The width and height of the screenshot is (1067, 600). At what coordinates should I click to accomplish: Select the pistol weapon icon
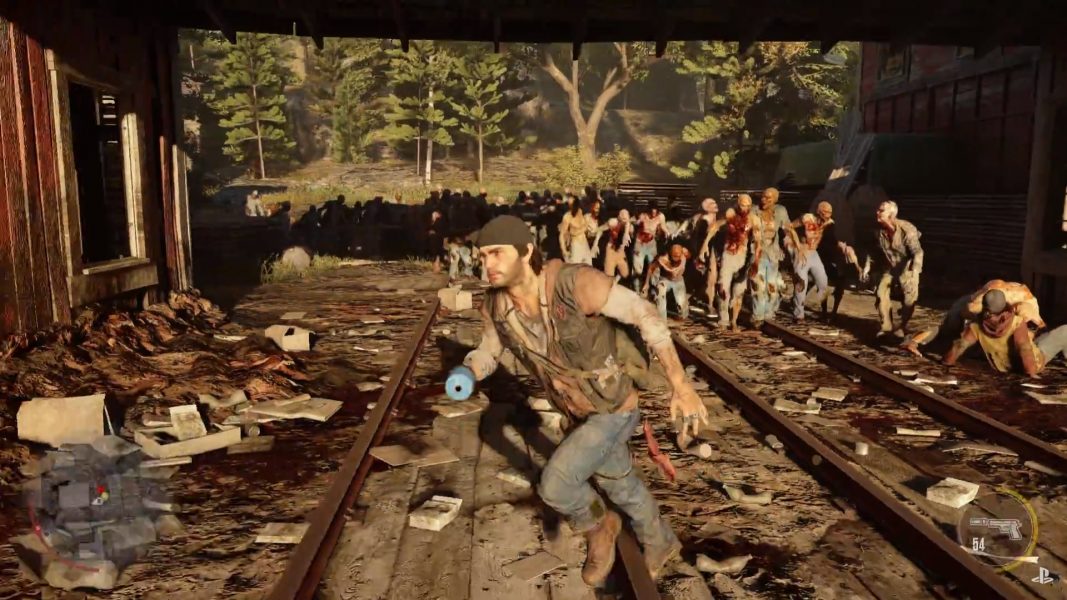(996, 527)
